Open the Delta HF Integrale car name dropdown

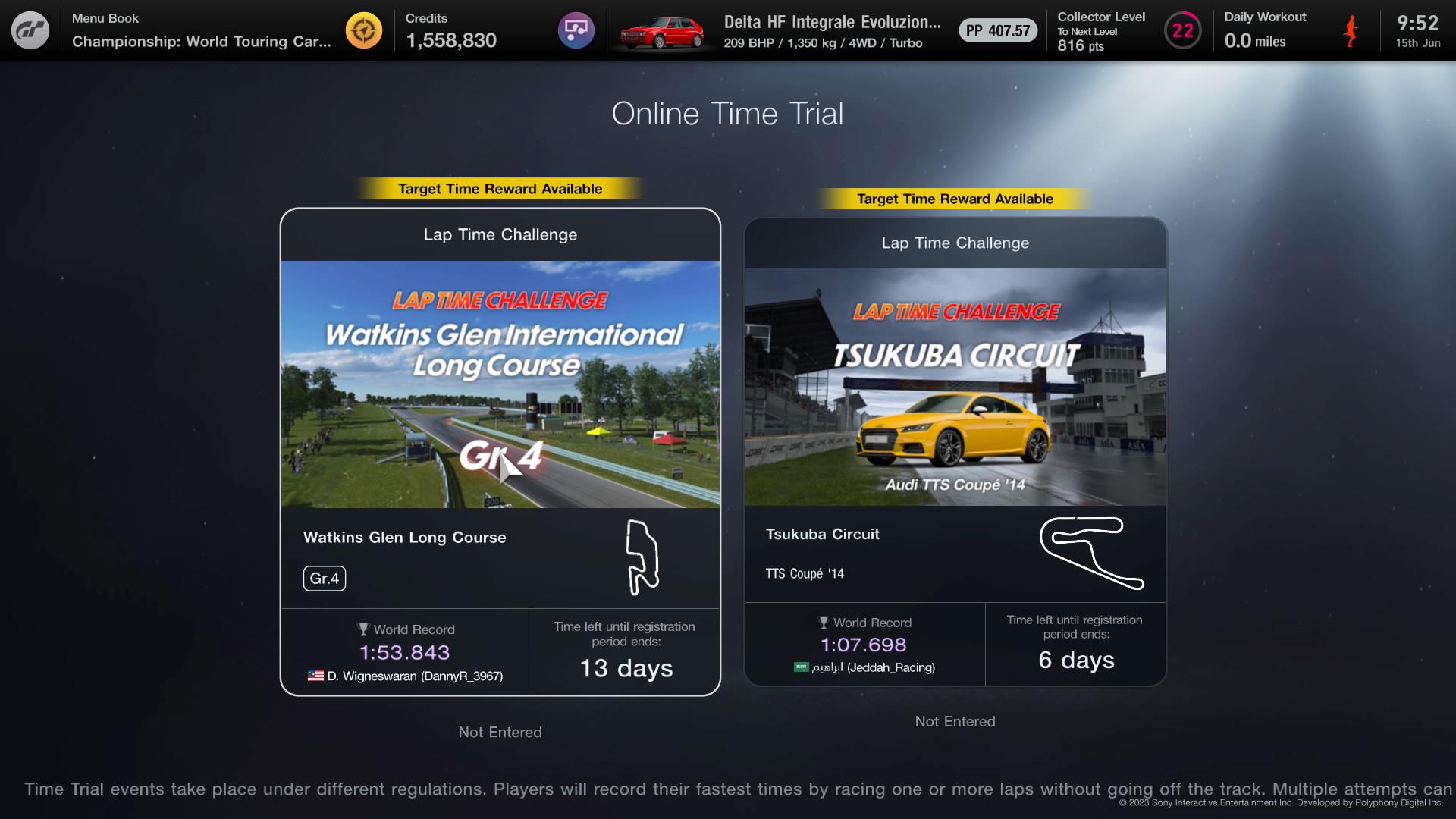[x=832, y=21]
